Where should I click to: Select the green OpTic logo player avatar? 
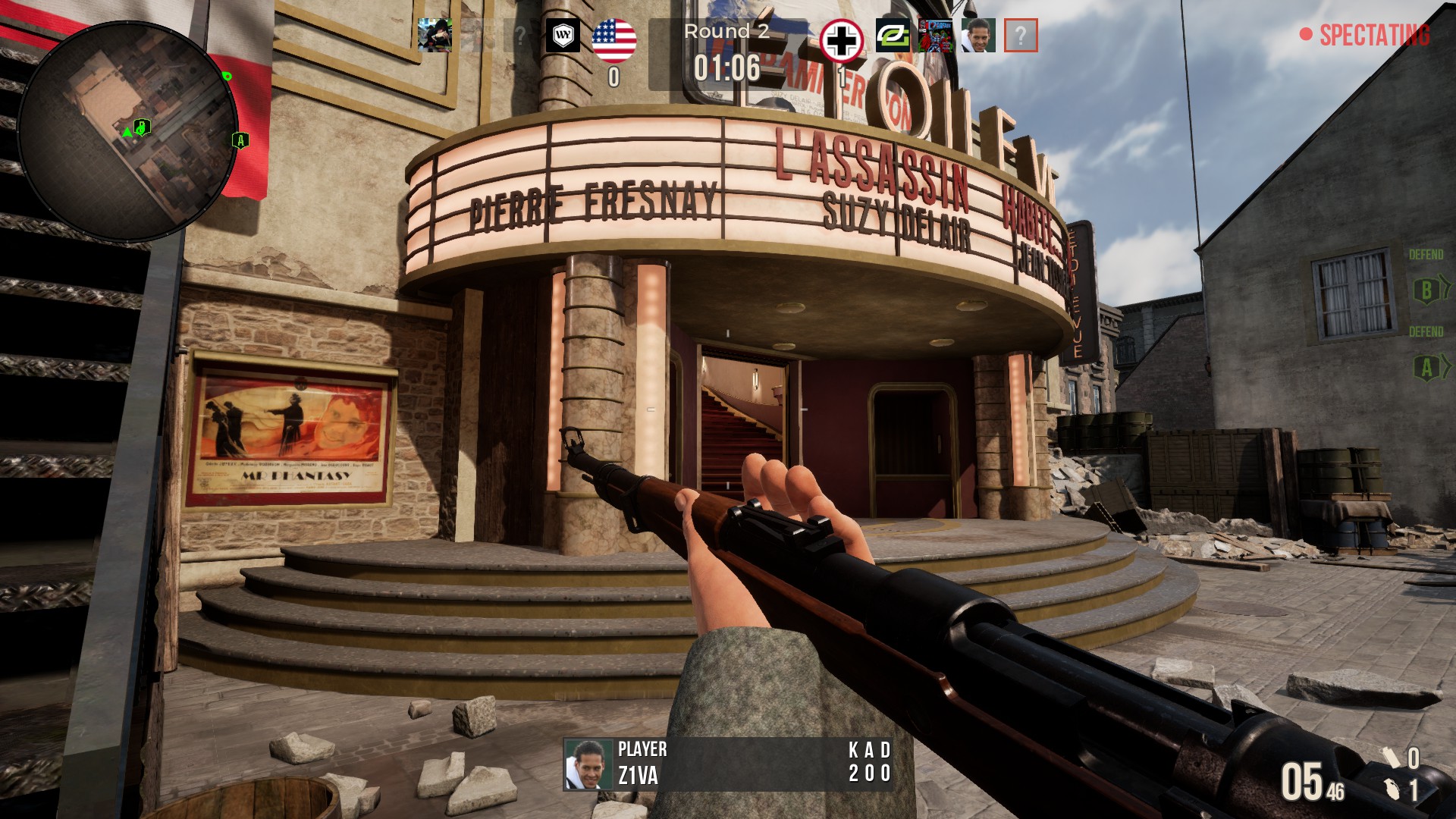coord(893,36)
